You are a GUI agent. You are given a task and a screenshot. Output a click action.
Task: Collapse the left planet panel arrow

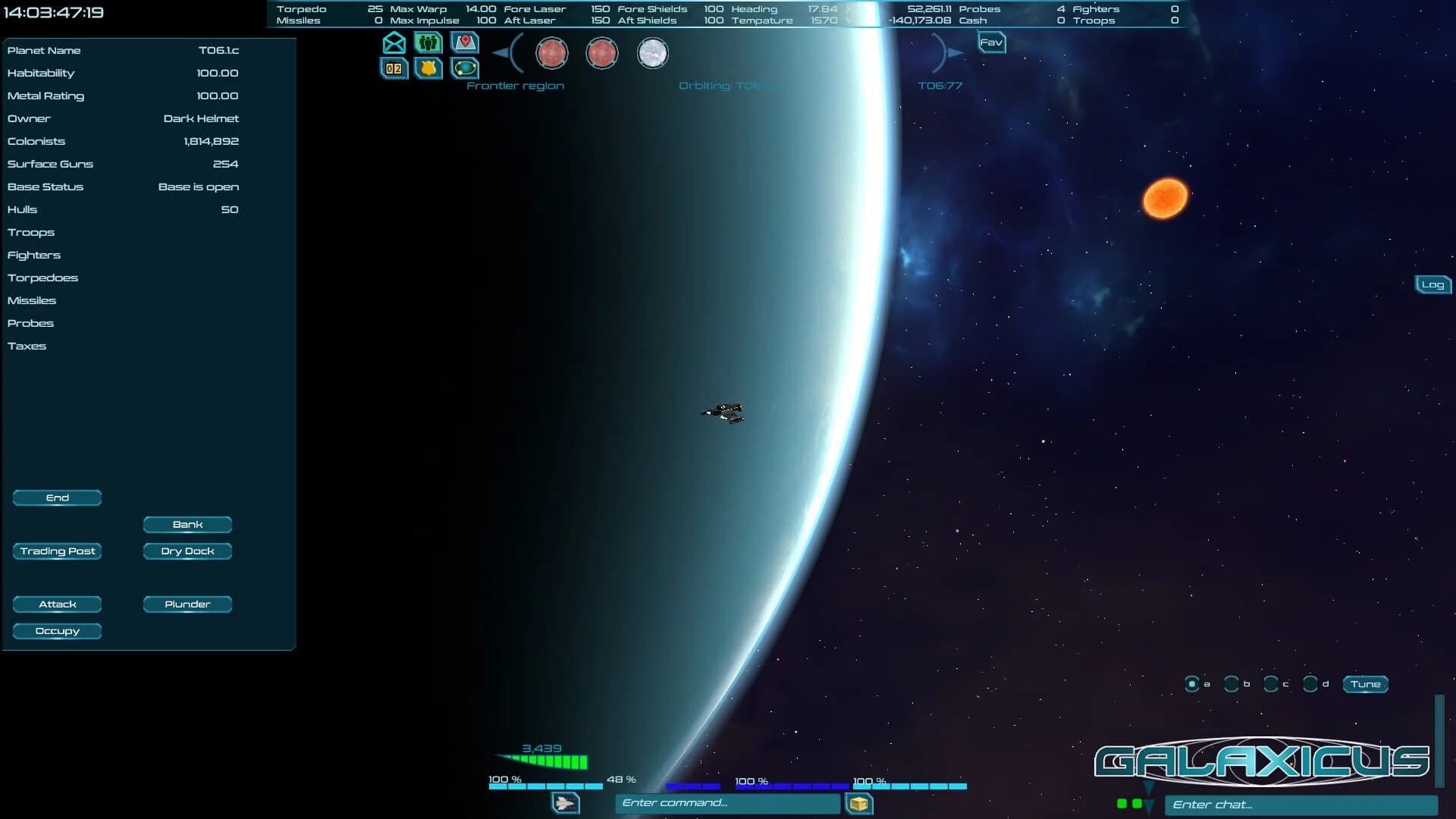point(500,53)
